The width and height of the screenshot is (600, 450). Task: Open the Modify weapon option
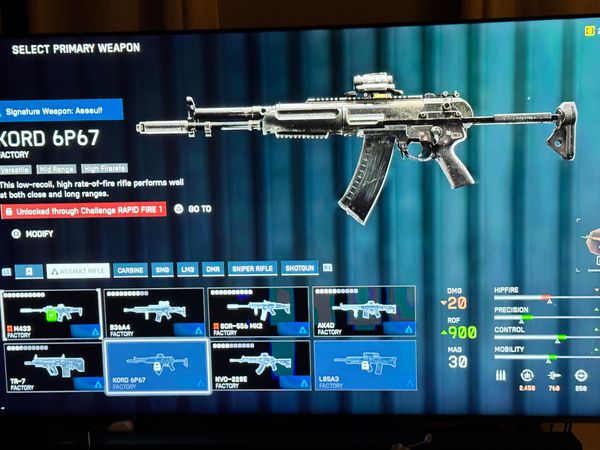(x=33, y=234)
